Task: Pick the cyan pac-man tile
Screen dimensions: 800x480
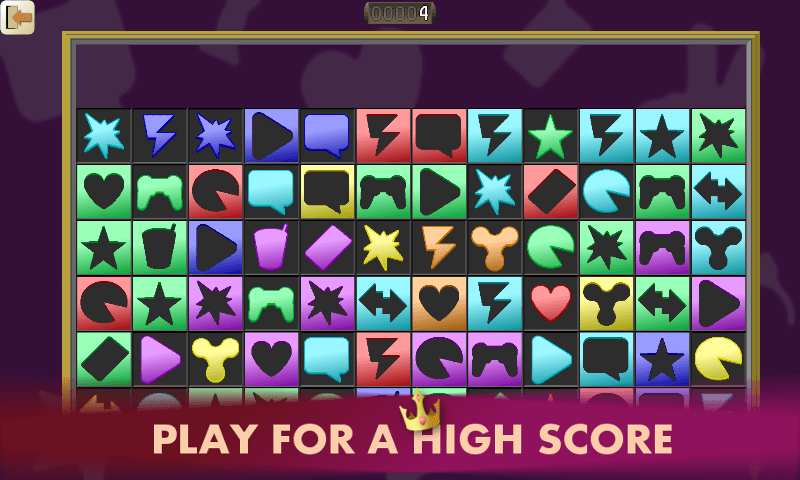Action: [x=607, y=191]
